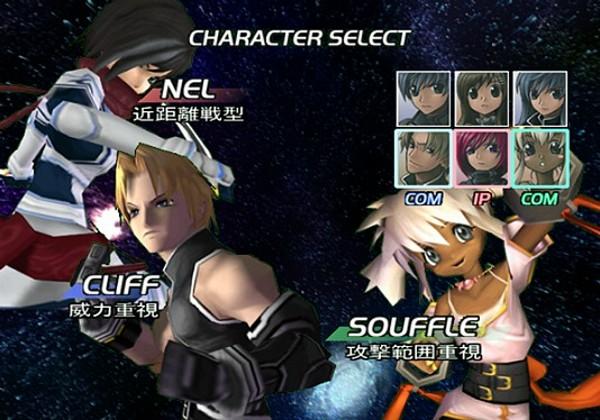Pick Souffle's white-haired portrait tile
Viewport: 600px width, 420px height.
[x=540, y=157]
